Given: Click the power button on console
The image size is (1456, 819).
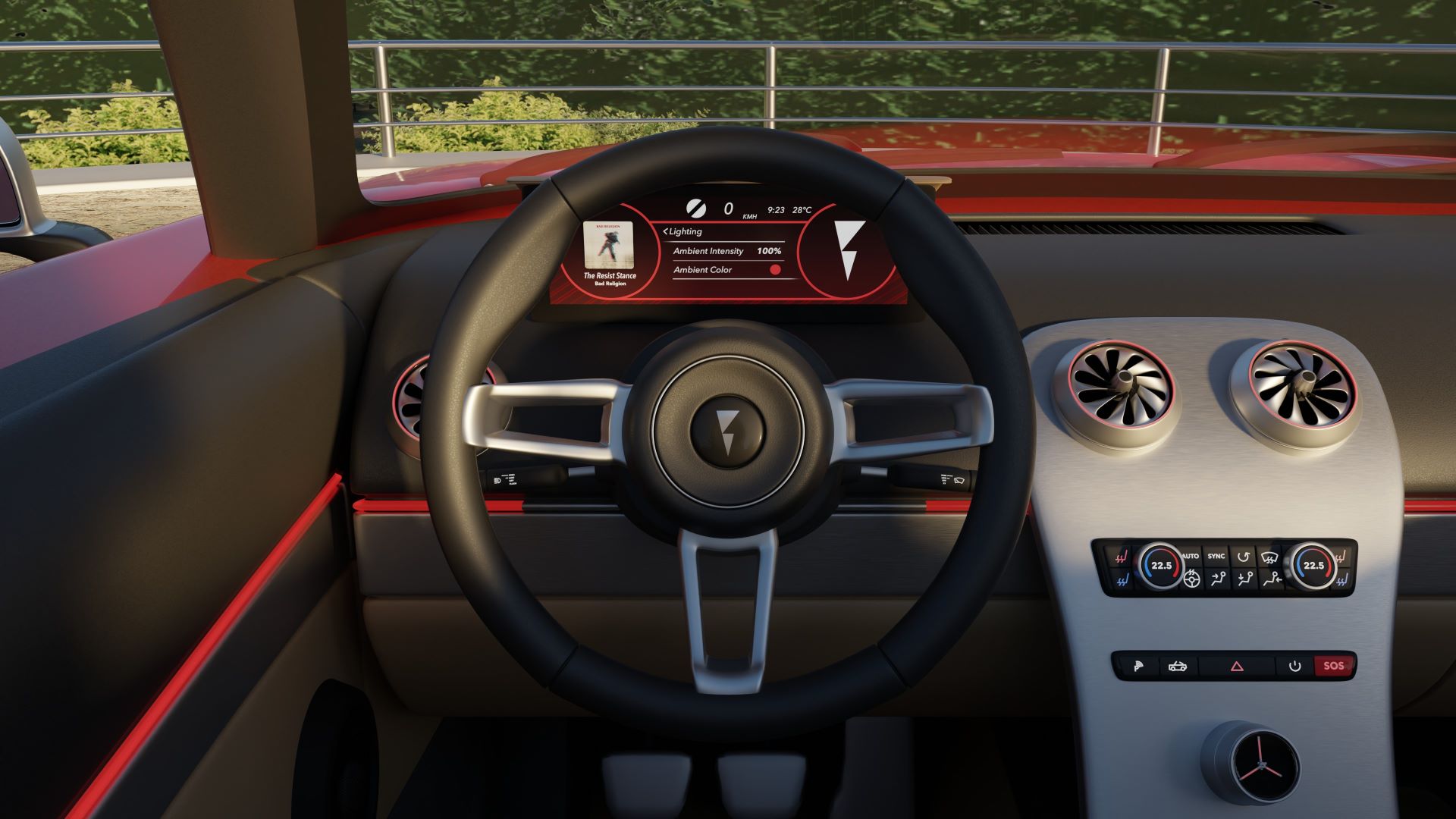Looking at the screenshot, I should (1294, 667).
